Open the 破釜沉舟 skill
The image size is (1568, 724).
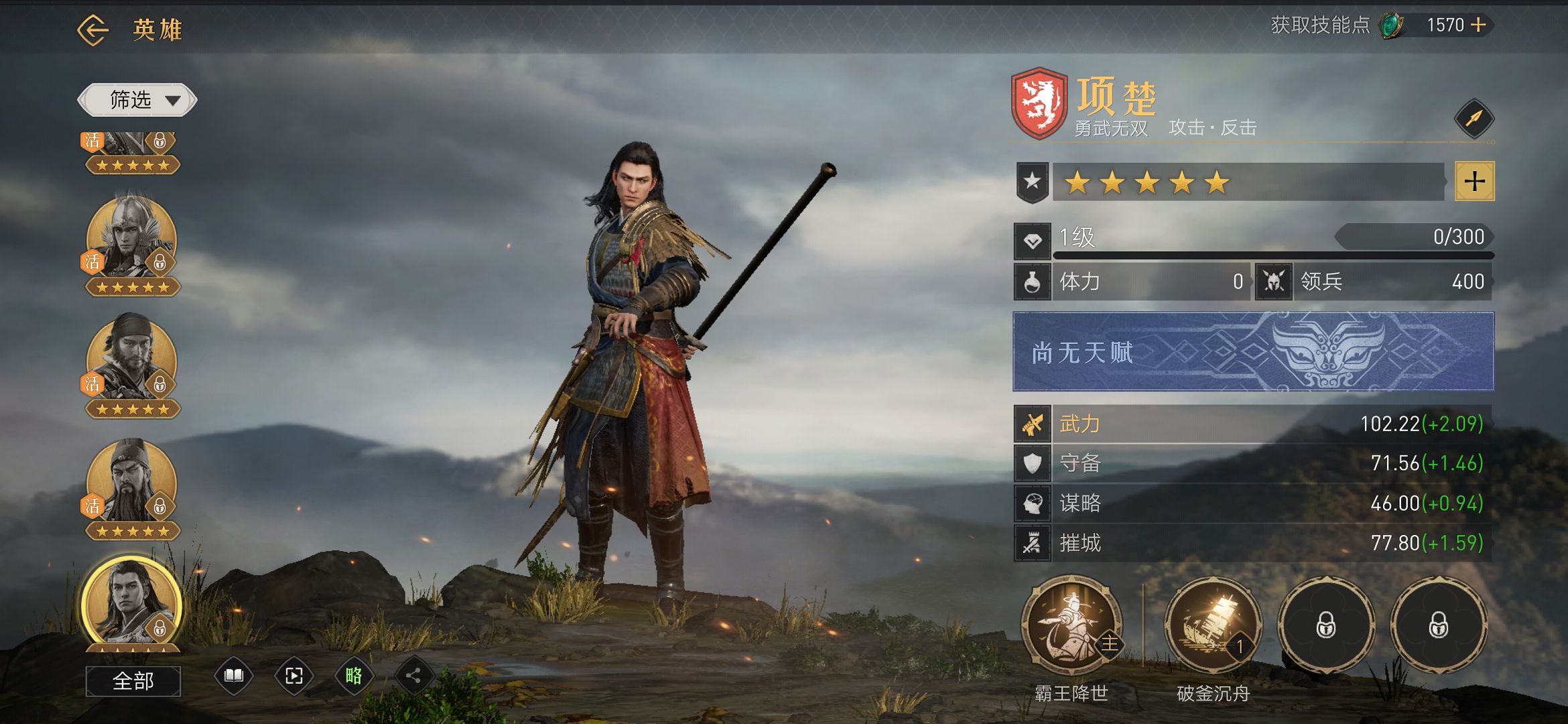pyautogui.click(x=1213, y=625)
